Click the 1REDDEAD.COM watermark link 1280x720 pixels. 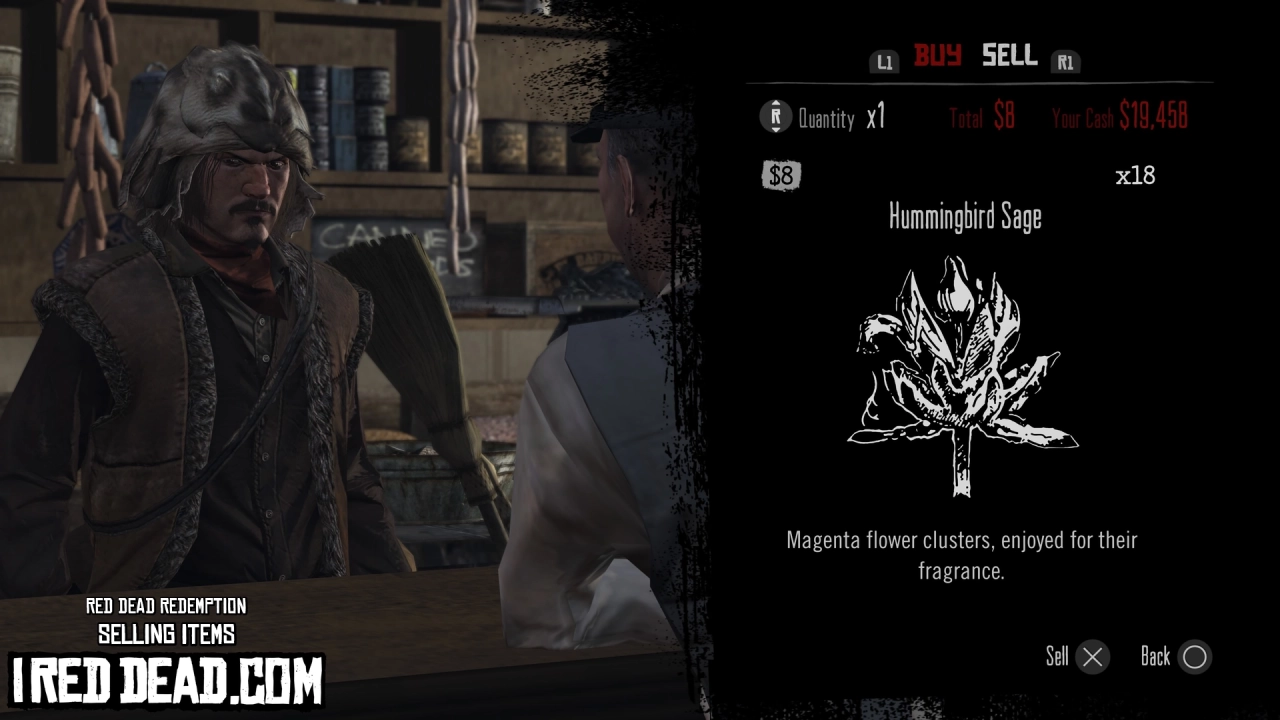click(165, 681)
